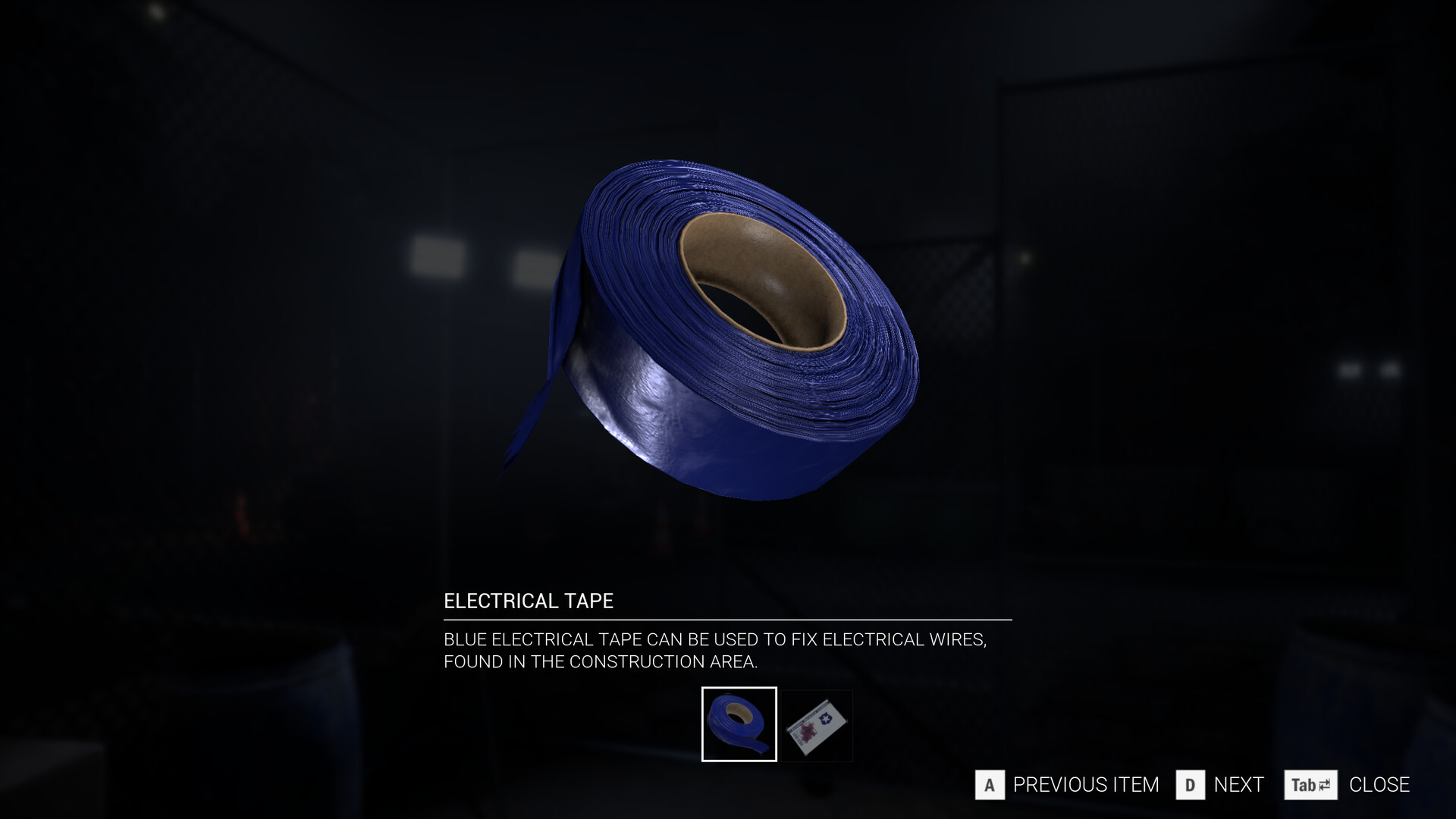
Task: Click PREVIOUS ITEM to view prior item
Action: (1086, 786)
